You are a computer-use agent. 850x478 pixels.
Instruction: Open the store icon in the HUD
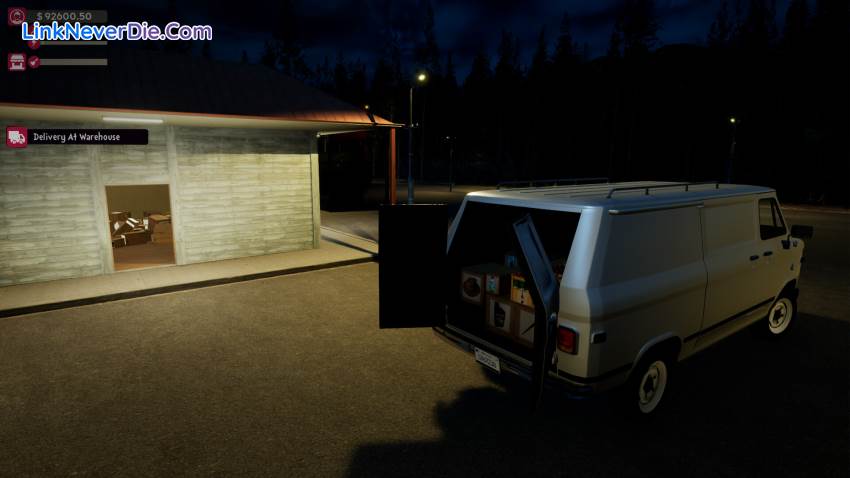(x=17, y=62)
